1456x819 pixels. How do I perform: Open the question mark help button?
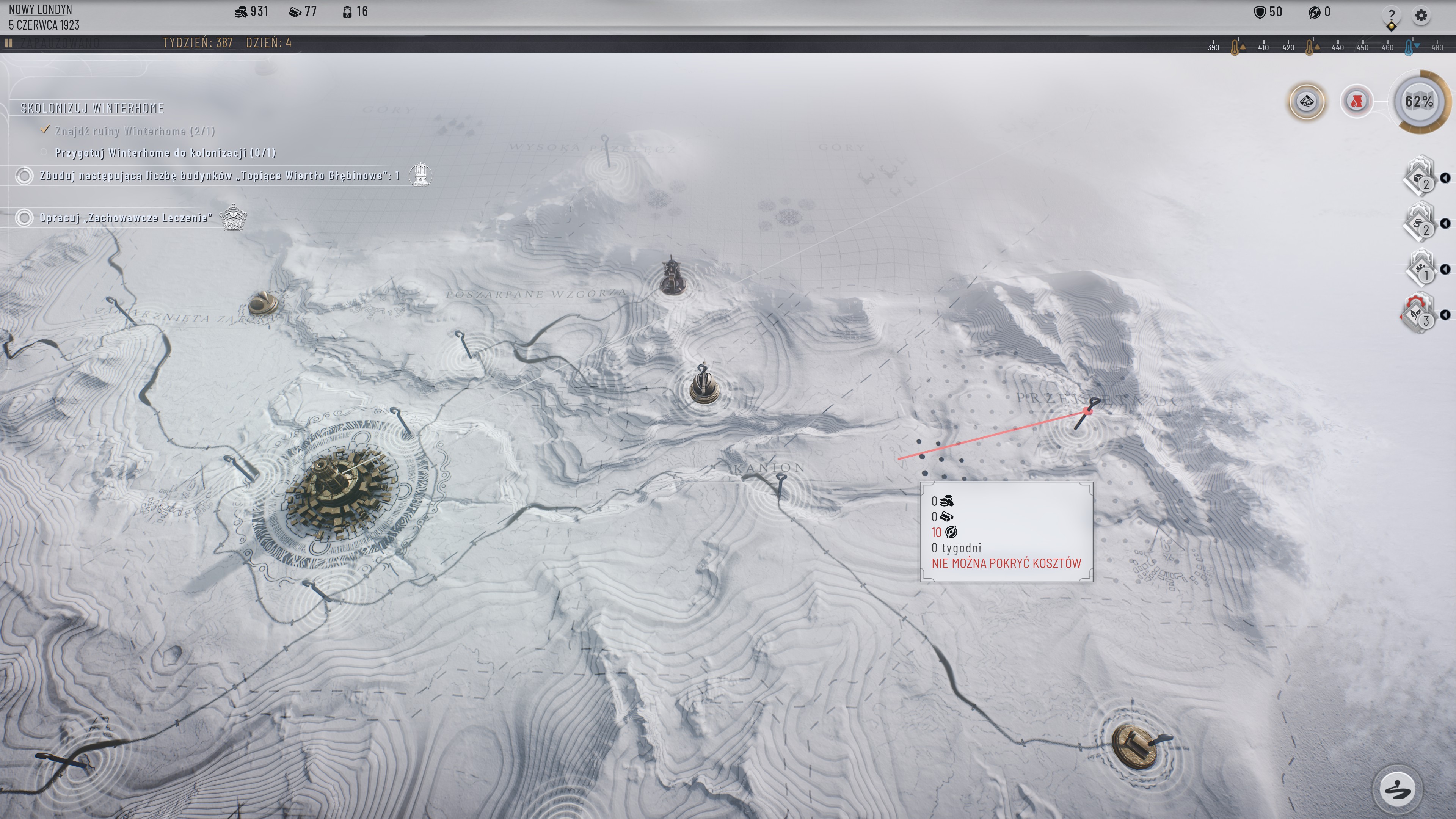[x=1391, y=16]
